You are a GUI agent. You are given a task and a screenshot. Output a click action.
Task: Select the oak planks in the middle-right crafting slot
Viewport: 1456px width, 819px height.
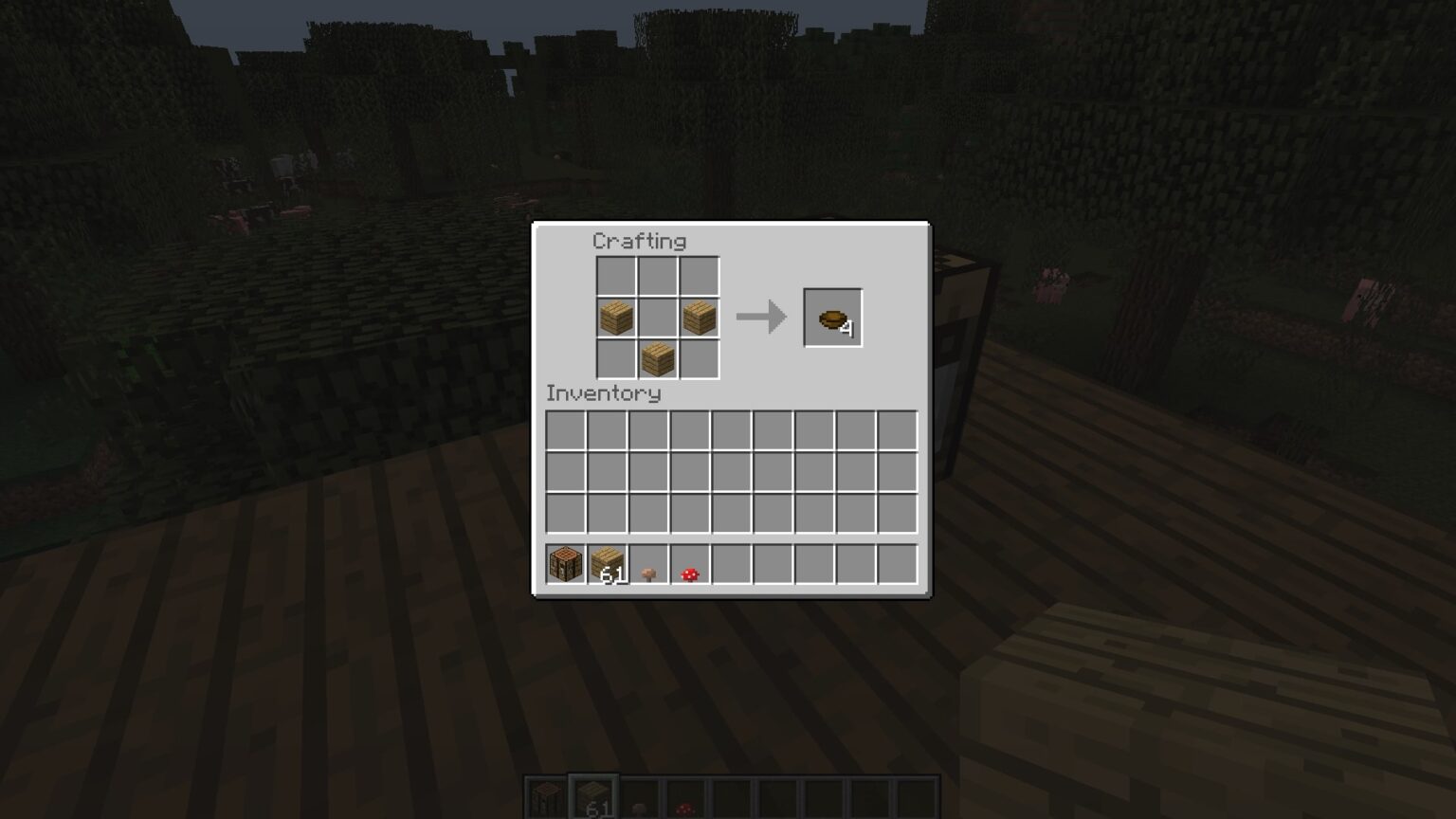click(x=699, y=317)
